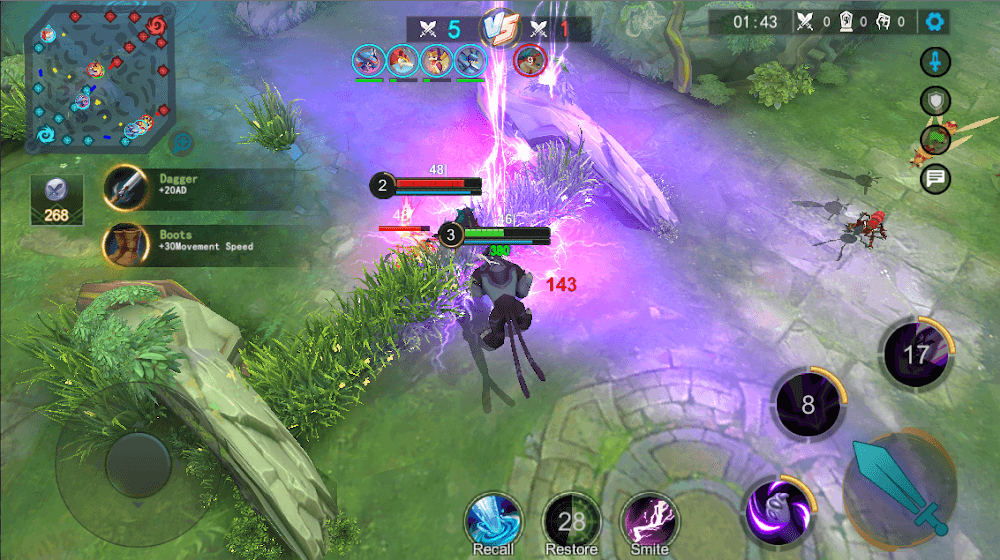Open the quick chat bubble button

pyautogui.click(x=936, y=179)
